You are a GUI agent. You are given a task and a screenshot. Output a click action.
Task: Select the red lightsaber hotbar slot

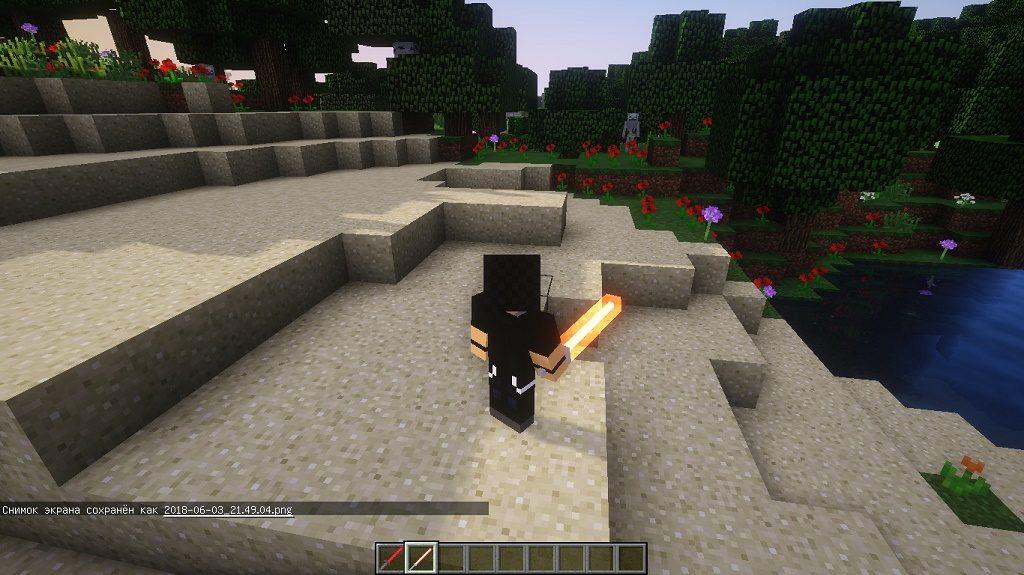click(x=392, y=557)
